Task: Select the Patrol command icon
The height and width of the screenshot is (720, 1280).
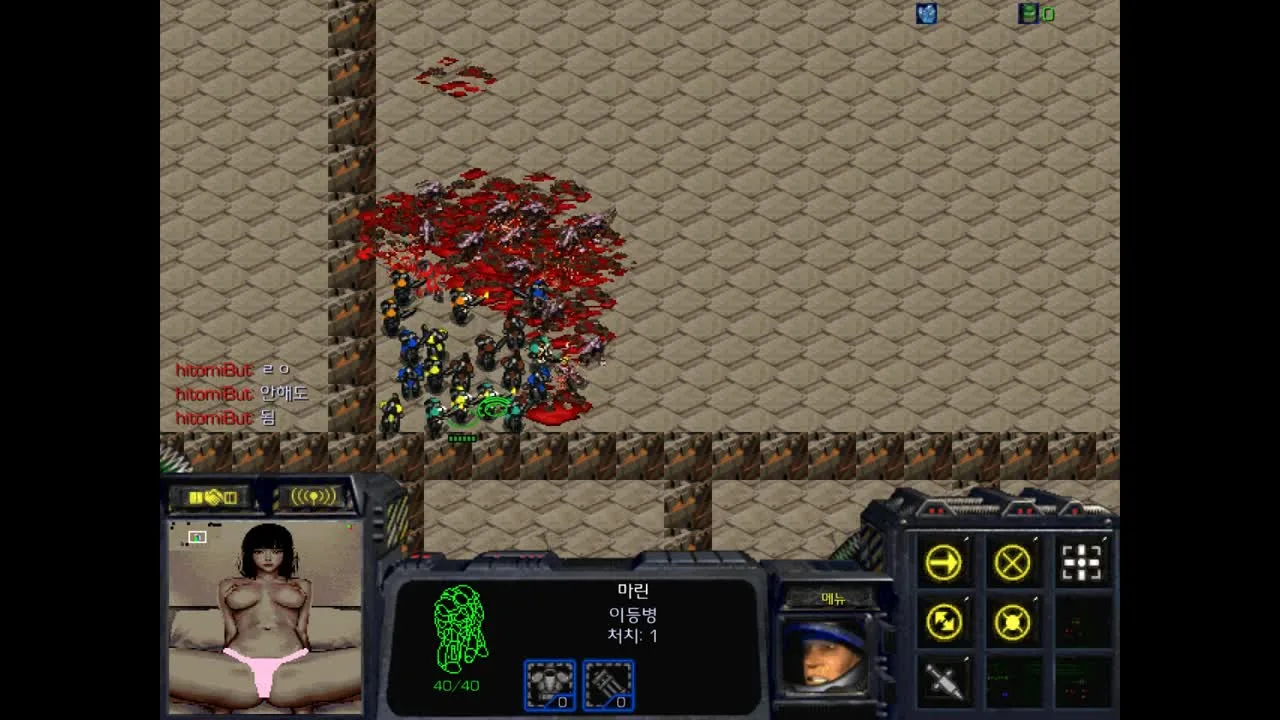Action: [x=944, y=621]
